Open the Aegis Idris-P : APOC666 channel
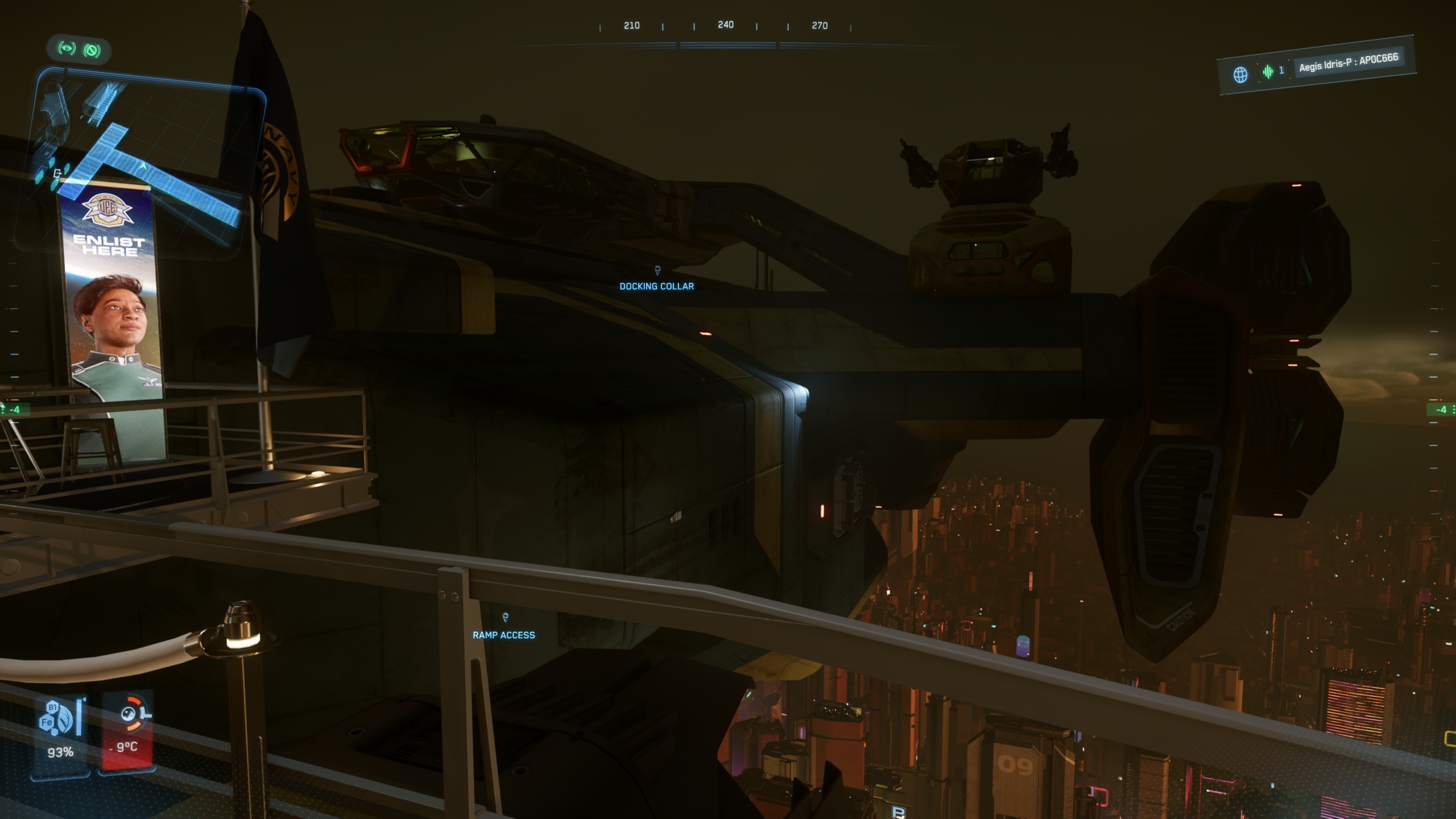The image size is (1456, 819). coord(1347,63)
